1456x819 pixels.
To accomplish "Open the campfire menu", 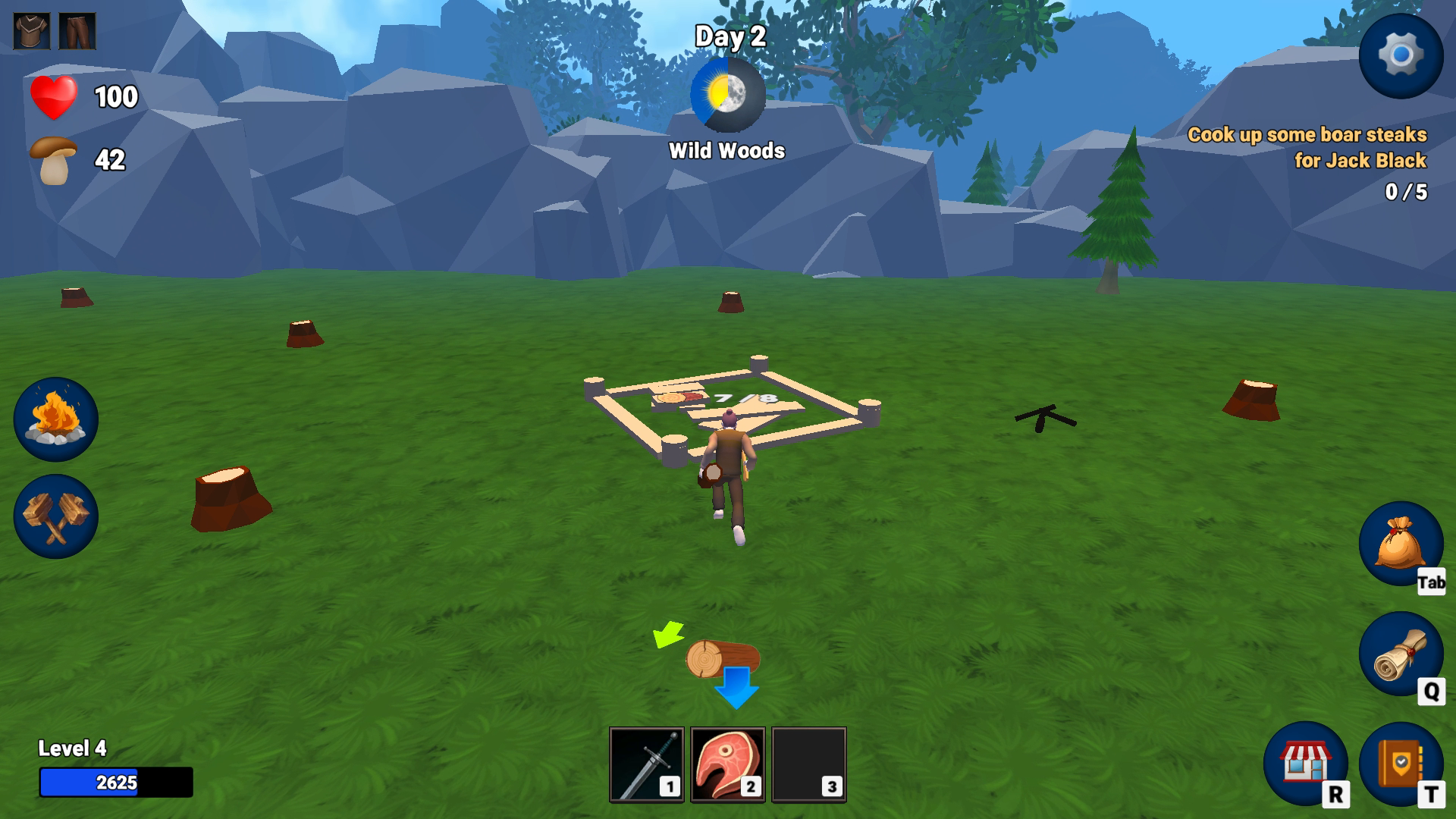I will [55, 419].
